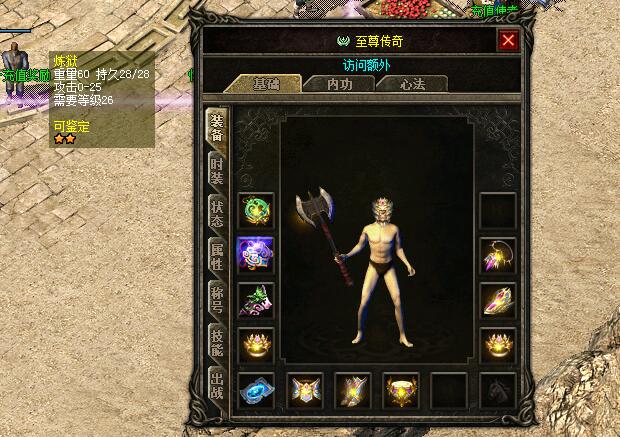
Task: Open the 状态 side tab
Action: [x=217, y=213]
